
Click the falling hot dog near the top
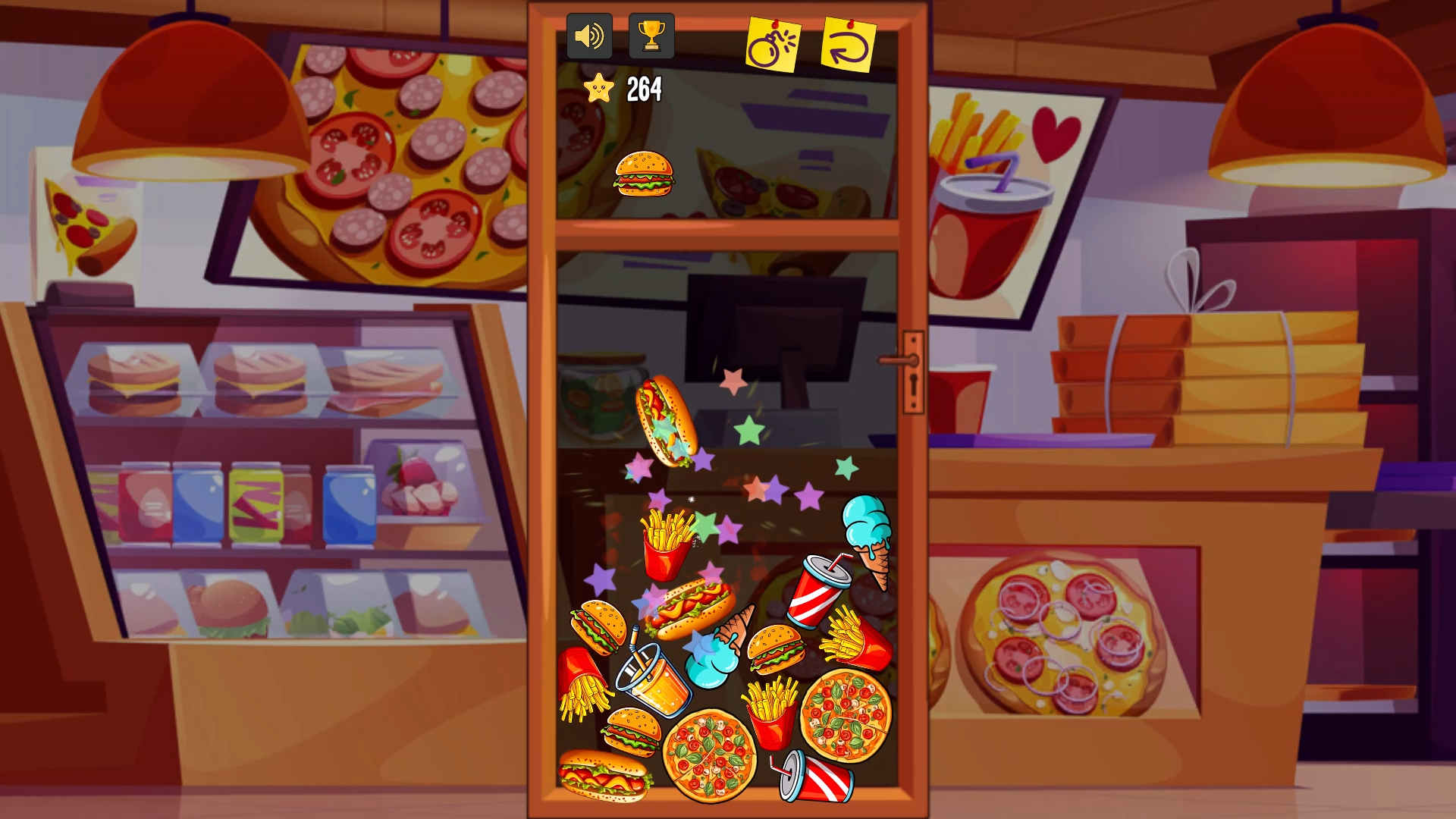(667, 417)
